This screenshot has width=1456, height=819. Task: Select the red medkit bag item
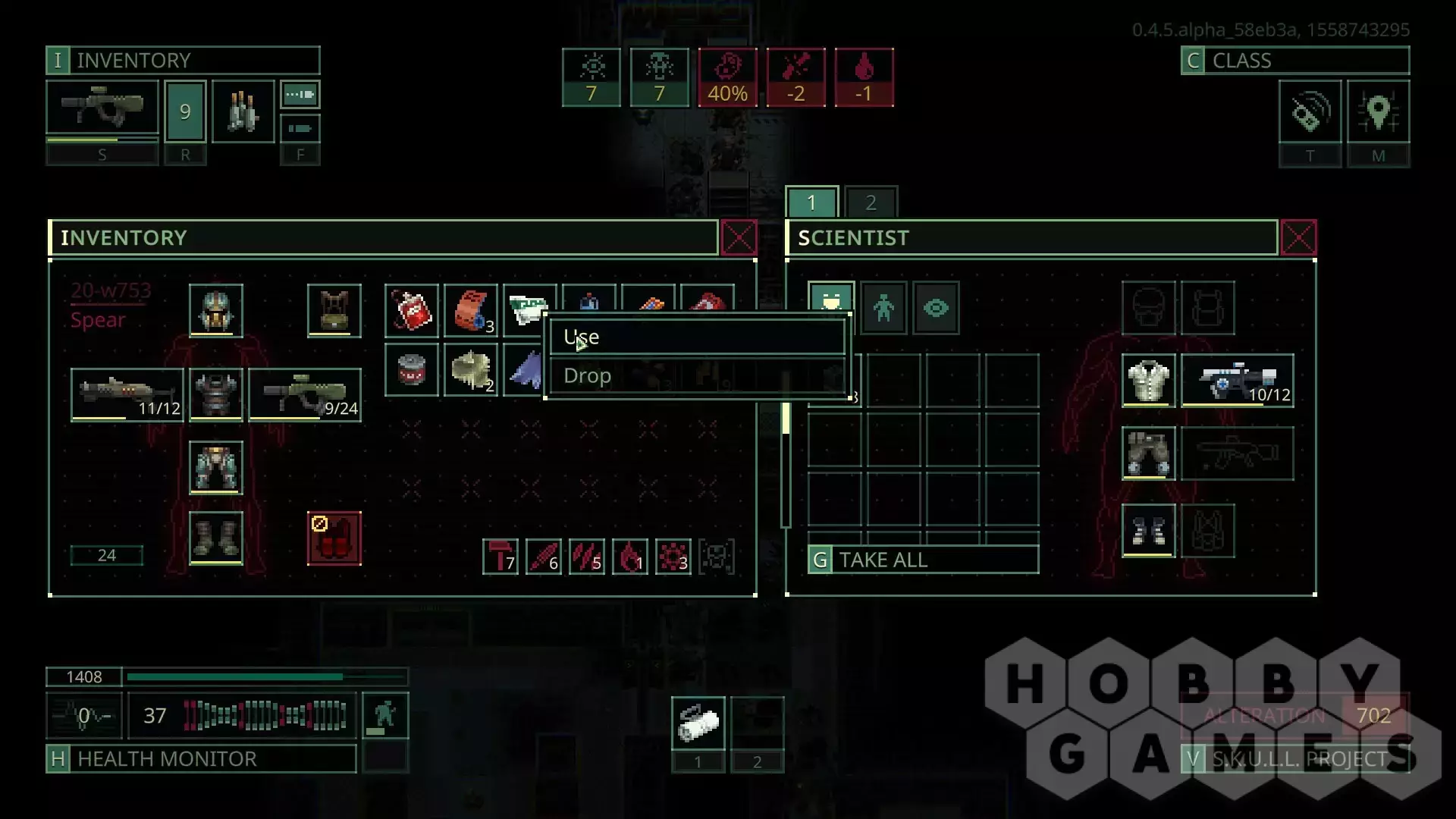411,311
